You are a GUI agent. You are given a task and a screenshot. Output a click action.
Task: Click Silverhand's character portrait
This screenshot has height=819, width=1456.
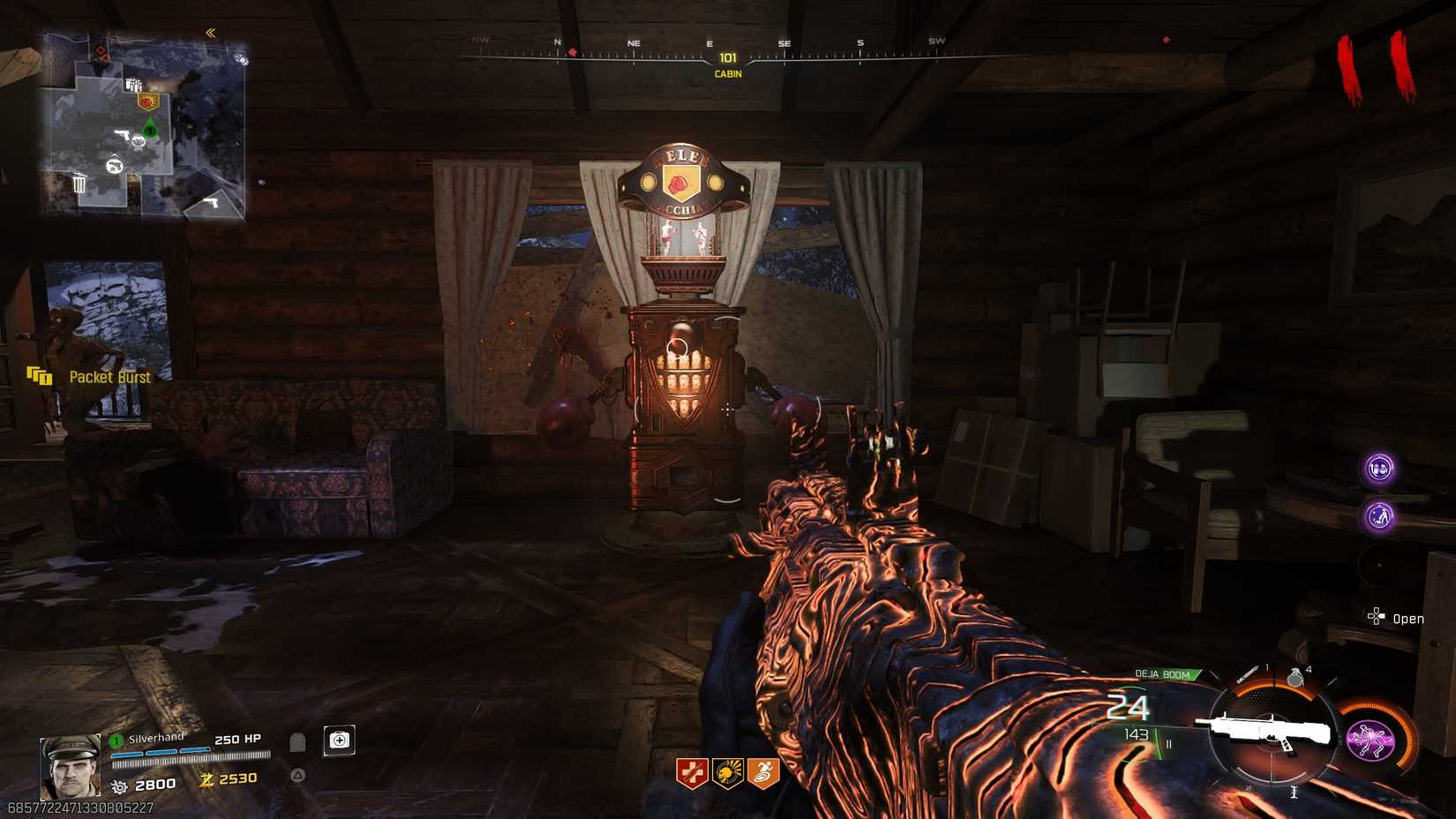(70, 766)
